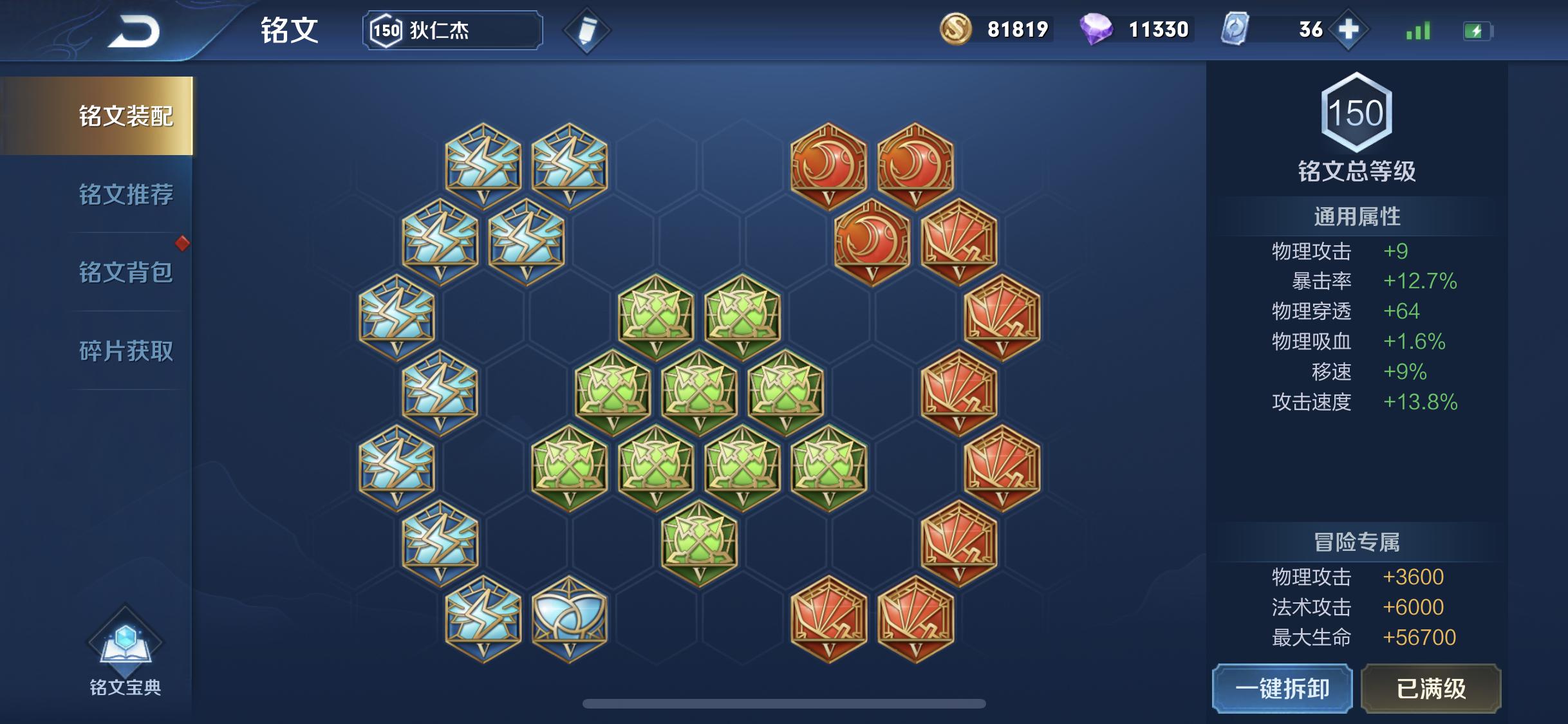The height and width of the screenshot is (724, 1568).
Task: Tap the blue rune fragment currency icon
Action: (x=1235, y=30)
